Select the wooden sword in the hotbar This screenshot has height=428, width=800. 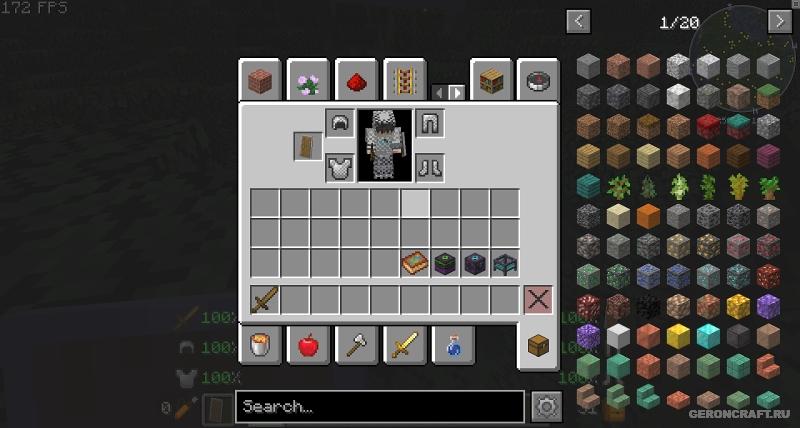point(265,298)
